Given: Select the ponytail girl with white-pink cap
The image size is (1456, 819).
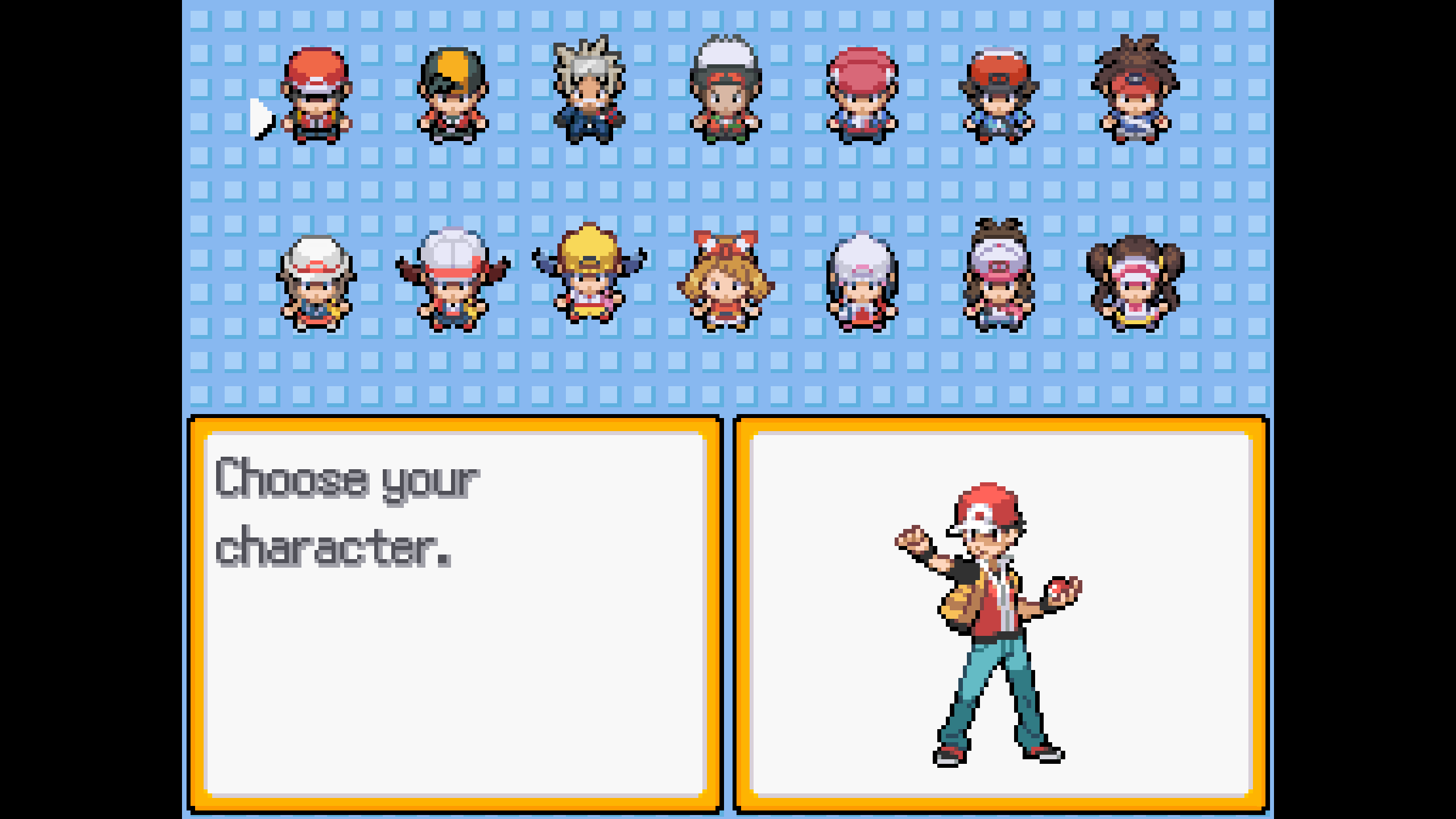Looking at the screenshot, I should coord(999,275).
